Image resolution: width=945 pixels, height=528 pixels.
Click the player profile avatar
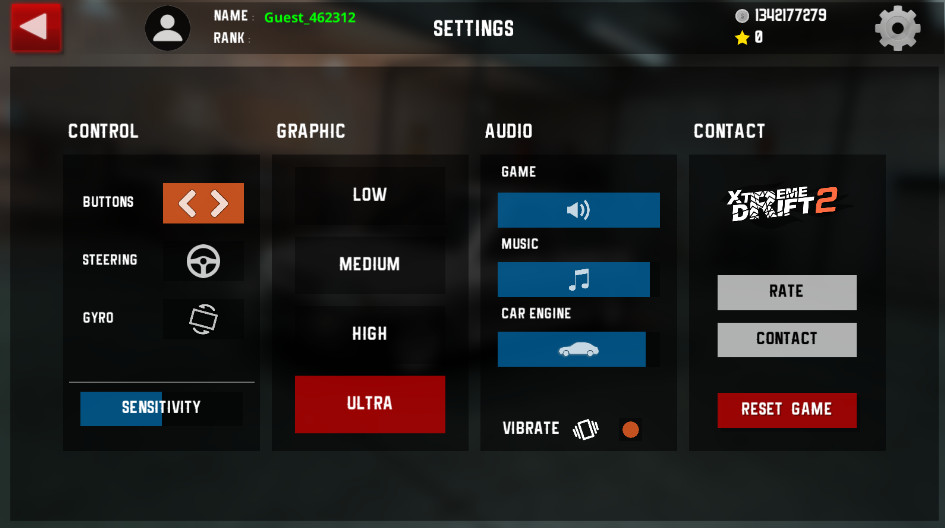[168, 28]
